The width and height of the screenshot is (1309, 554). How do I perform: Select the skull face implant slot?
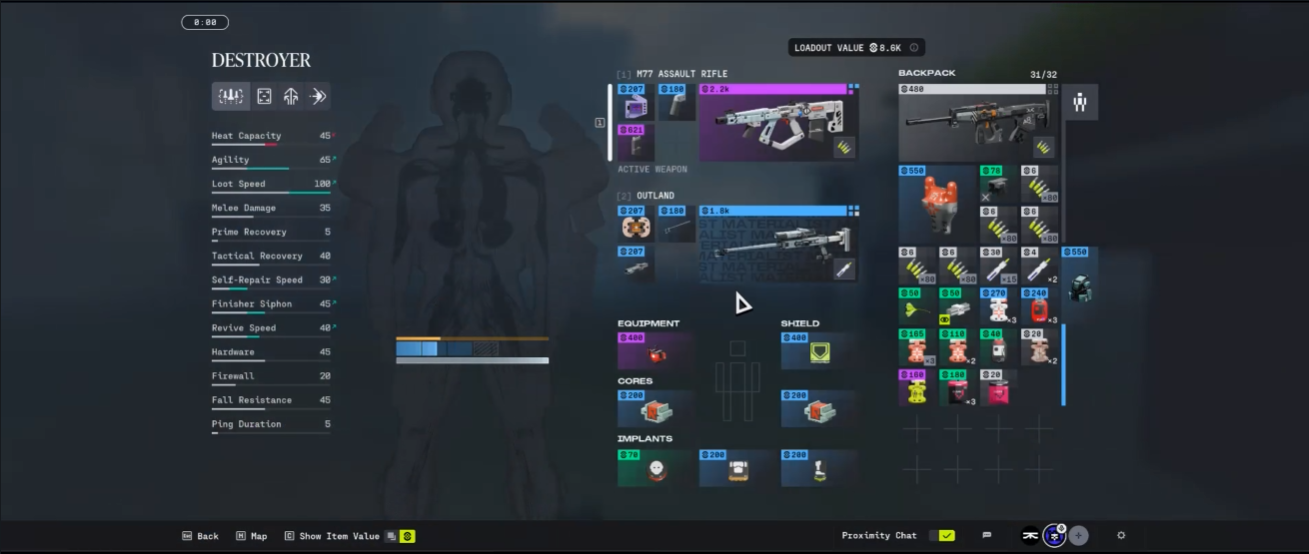(x=655, y=468)
